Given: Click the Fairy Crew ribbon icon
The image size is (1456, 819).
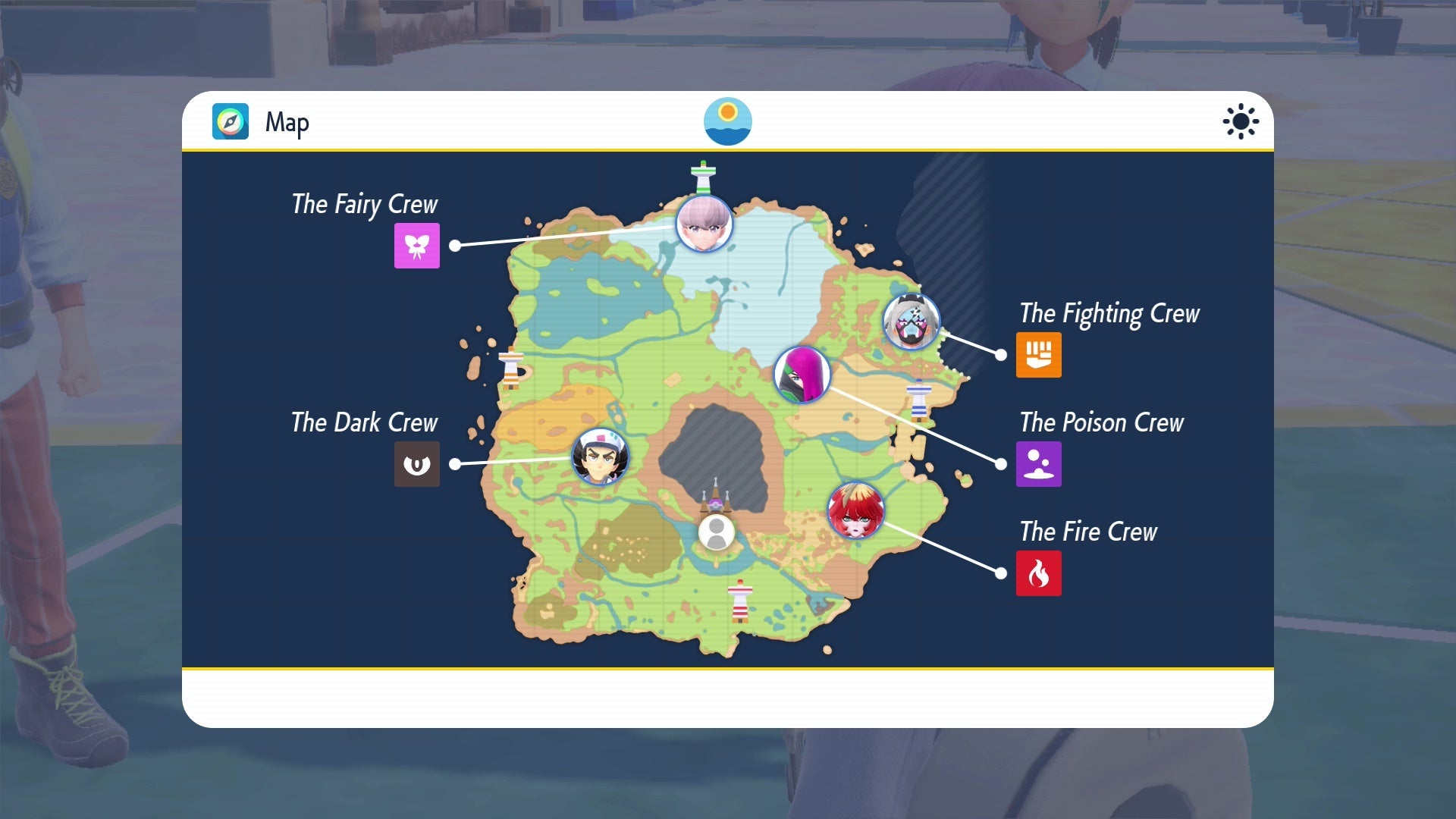Looking at the screenshot, I should click(x=418, y=246).
